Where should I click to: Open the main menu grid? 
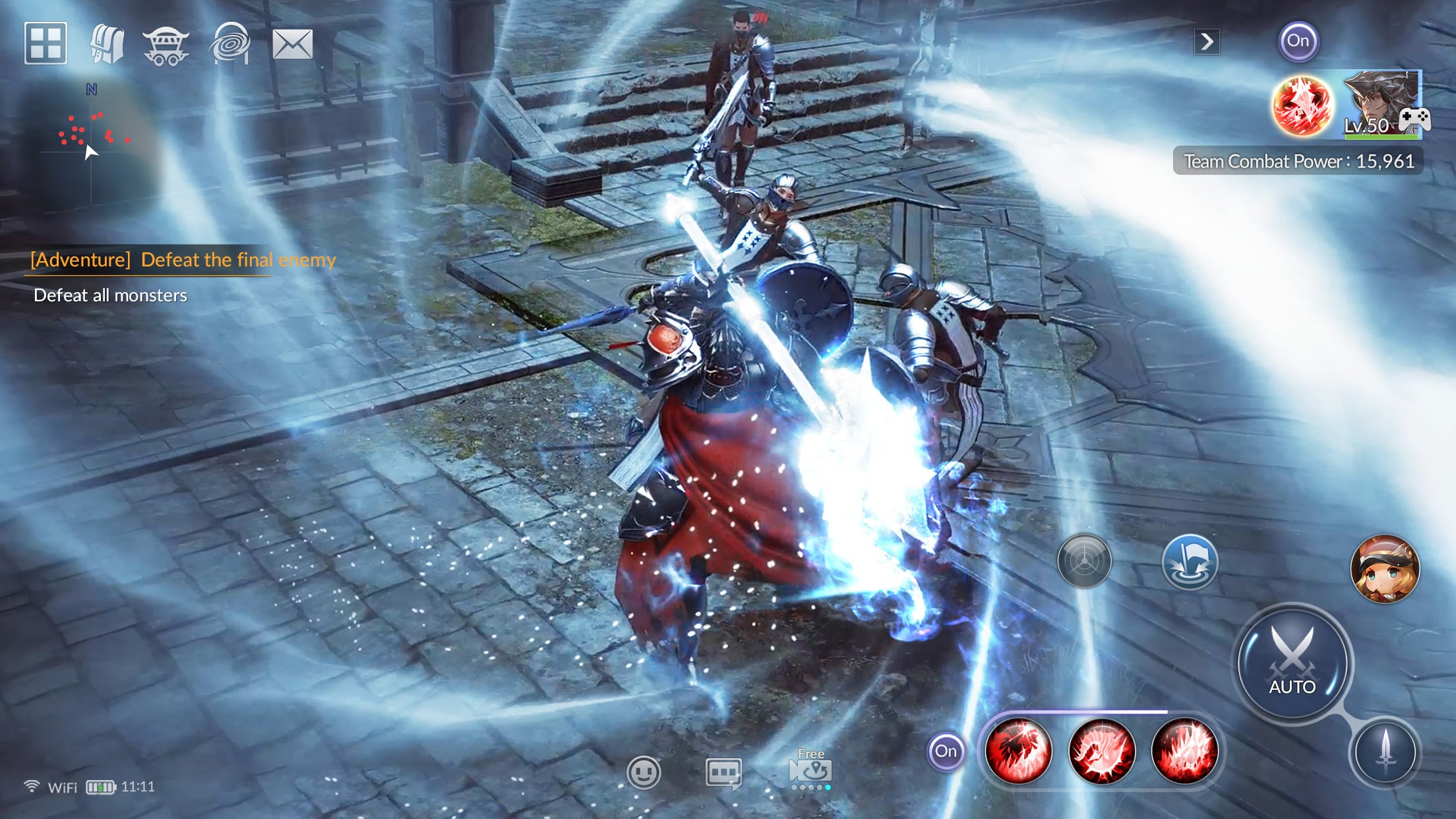45,44
